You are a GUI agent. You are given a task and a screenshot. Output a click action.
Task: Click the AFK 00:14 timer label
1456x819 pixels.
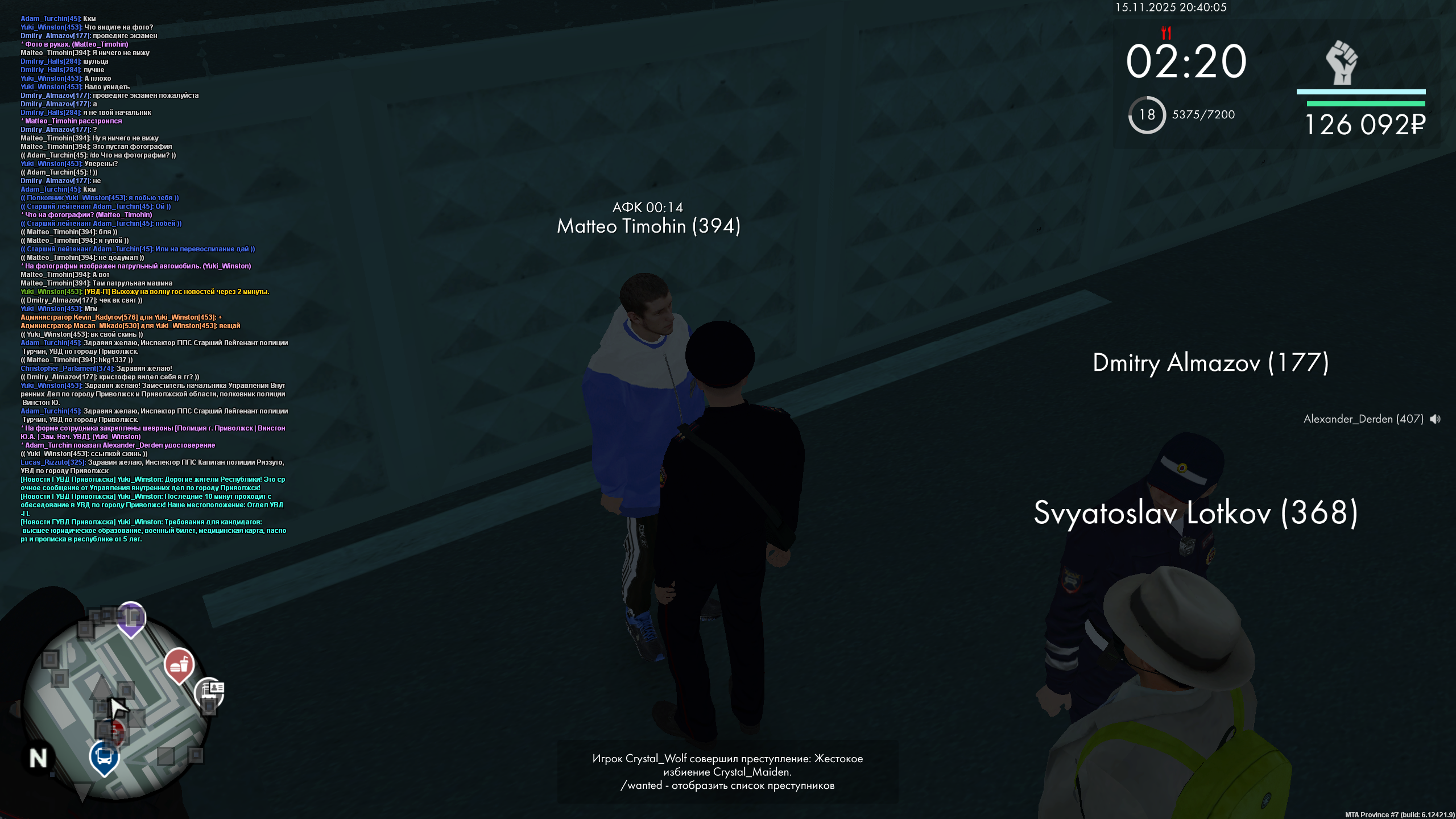tap(648, 208)
